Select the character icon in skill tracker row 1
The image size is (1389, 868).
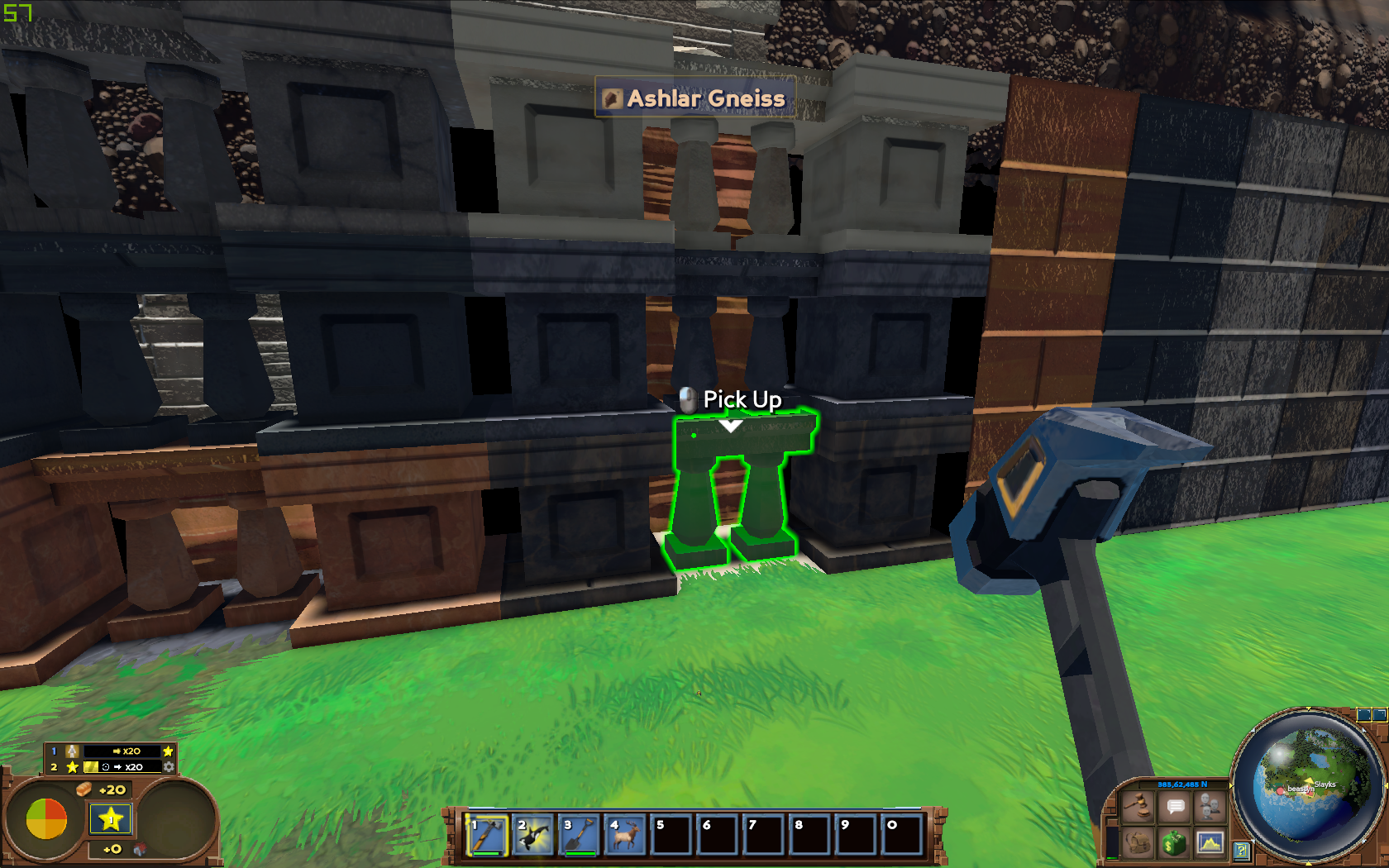(73, 751)
